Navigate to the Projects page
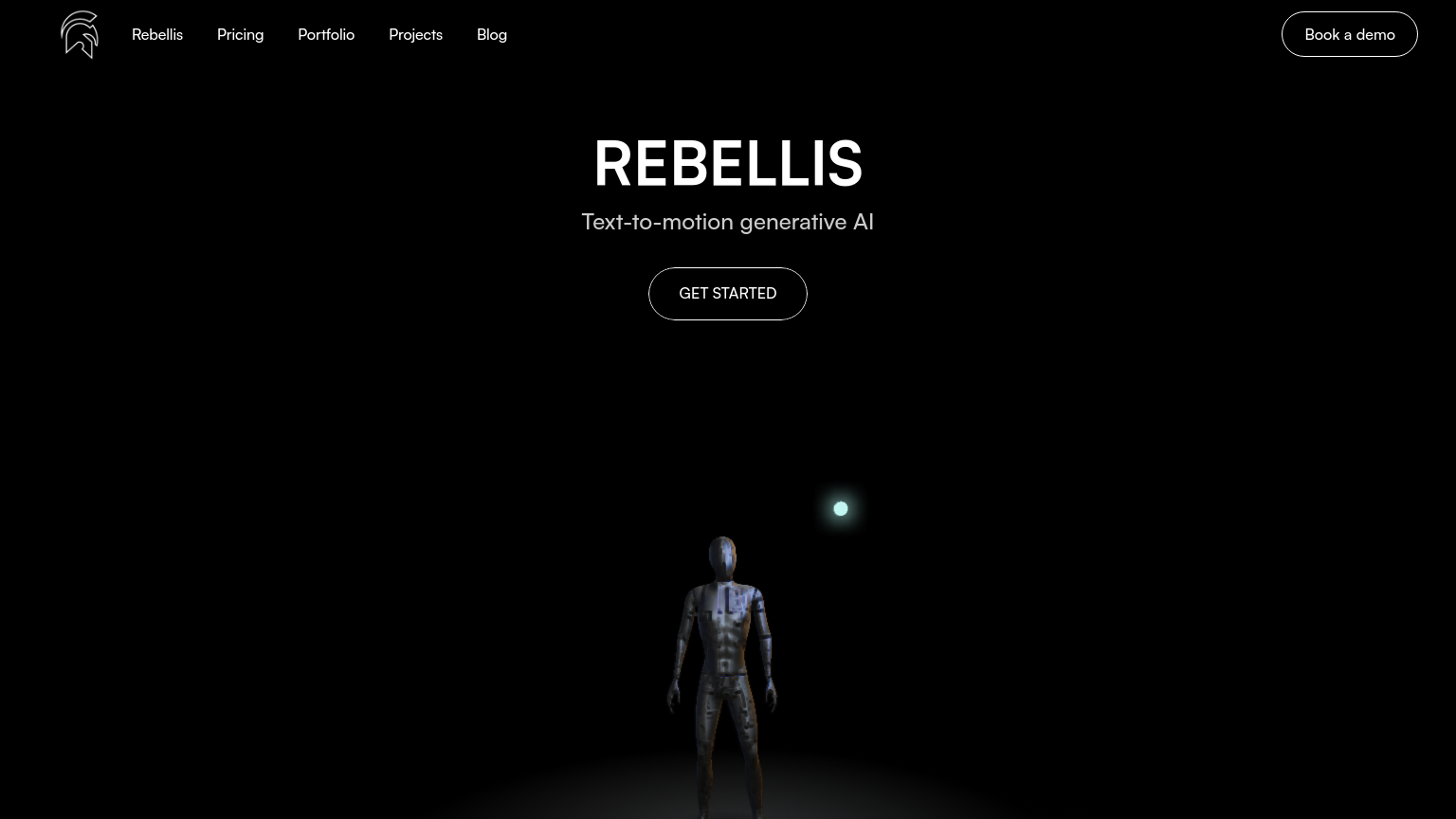 [x=415, y=34]
